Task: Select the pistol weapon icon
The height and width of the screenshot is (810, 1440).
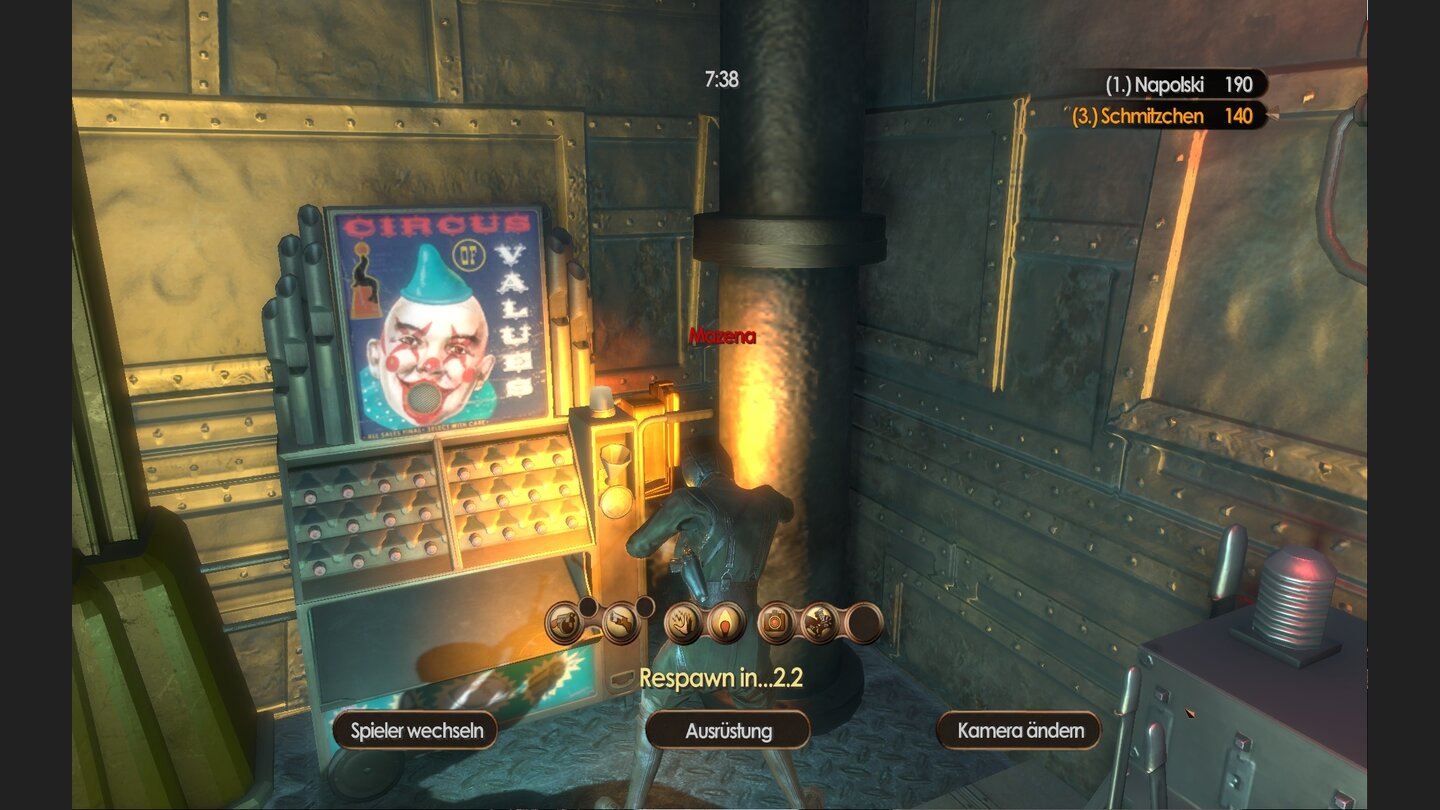Action: click(622, 622)
